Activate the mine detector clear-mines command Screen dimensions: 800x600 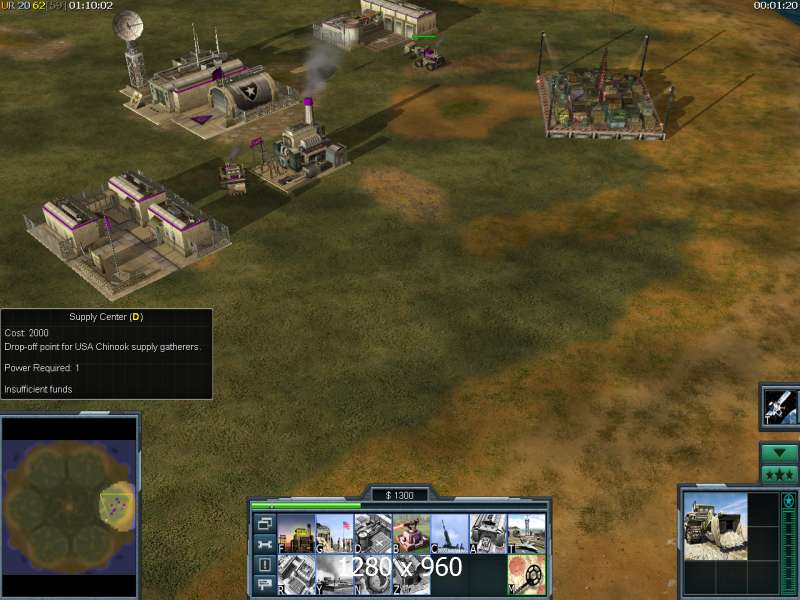526,574
